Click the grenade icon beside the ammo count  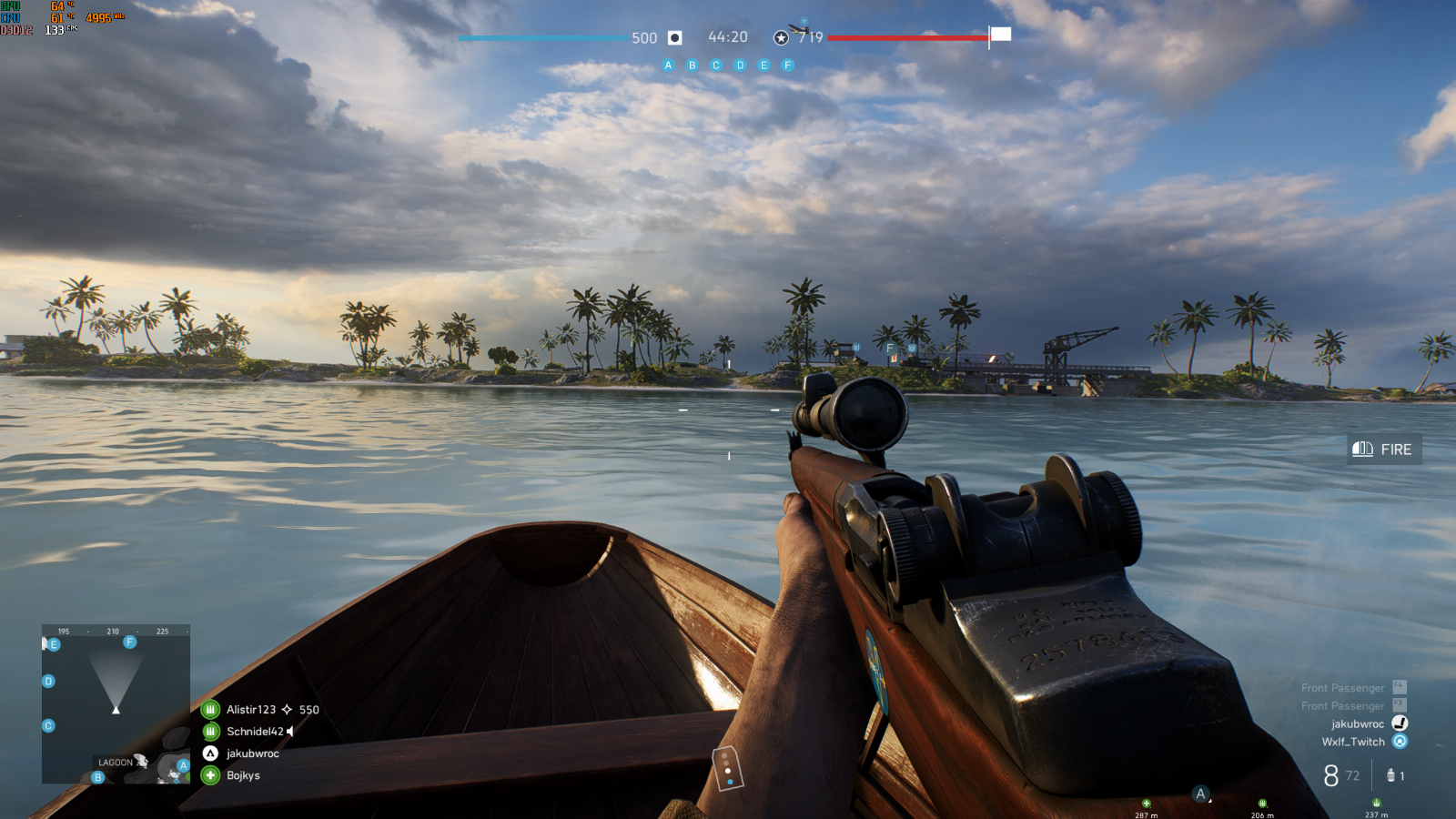pyautogui.click(x=1390, y=775)
